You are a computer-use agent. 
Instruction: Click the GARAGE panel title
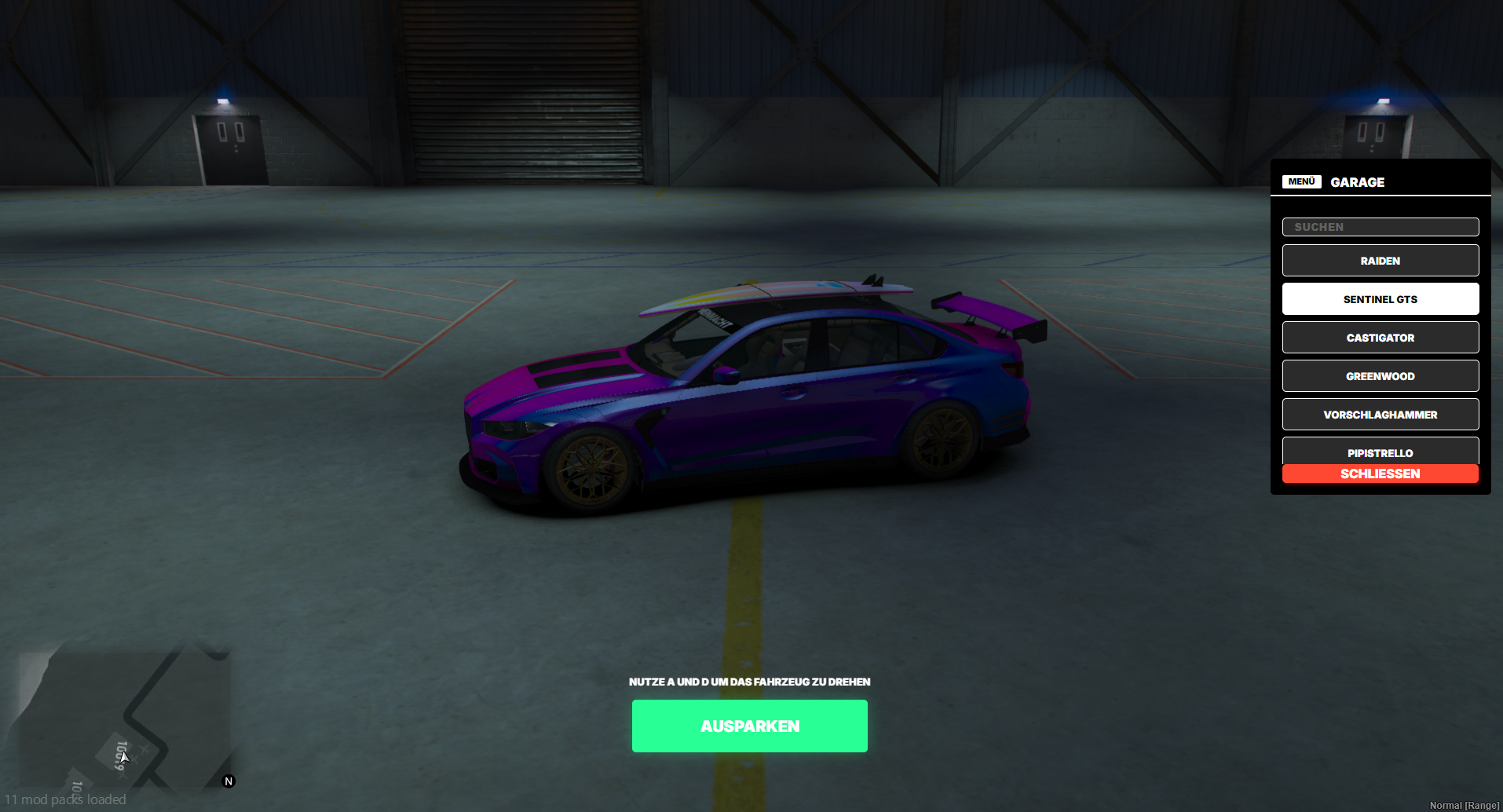1357,182
